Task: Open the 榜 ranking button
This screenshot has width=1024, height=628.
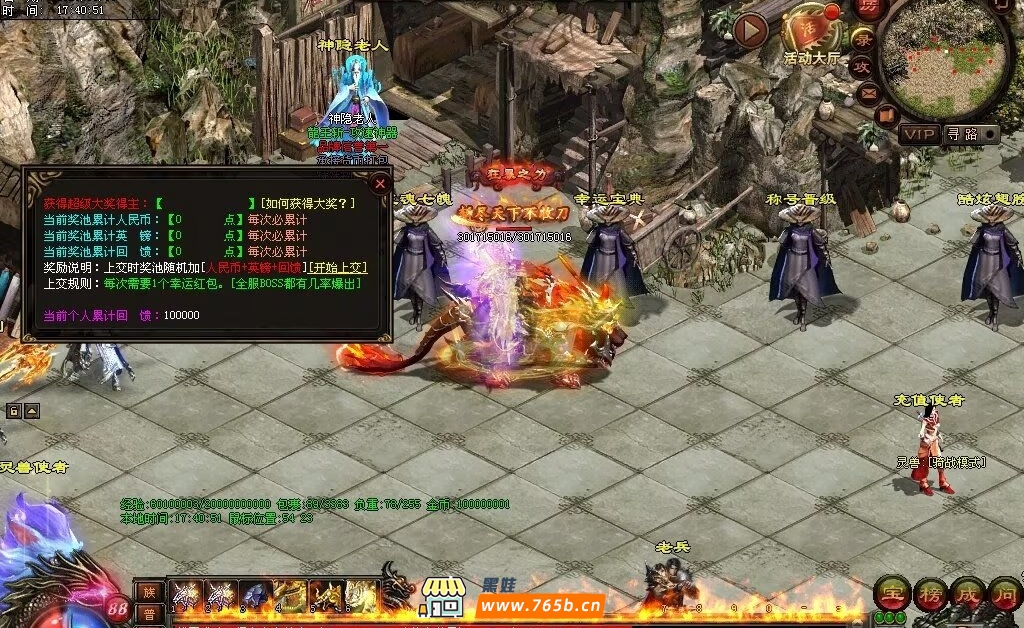Action: [929, 593]
